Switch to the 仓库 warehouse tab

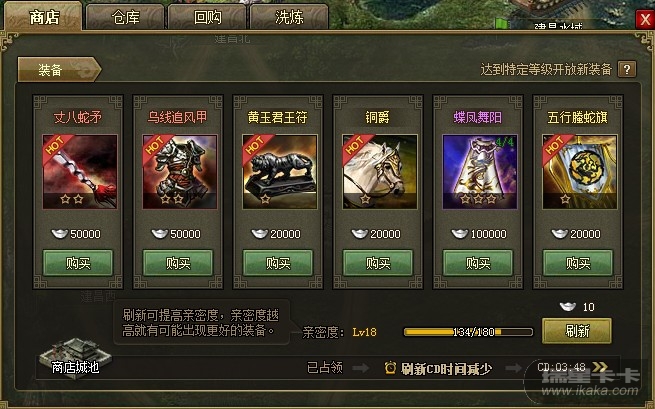pyautogui.click(x=125, y=17)
